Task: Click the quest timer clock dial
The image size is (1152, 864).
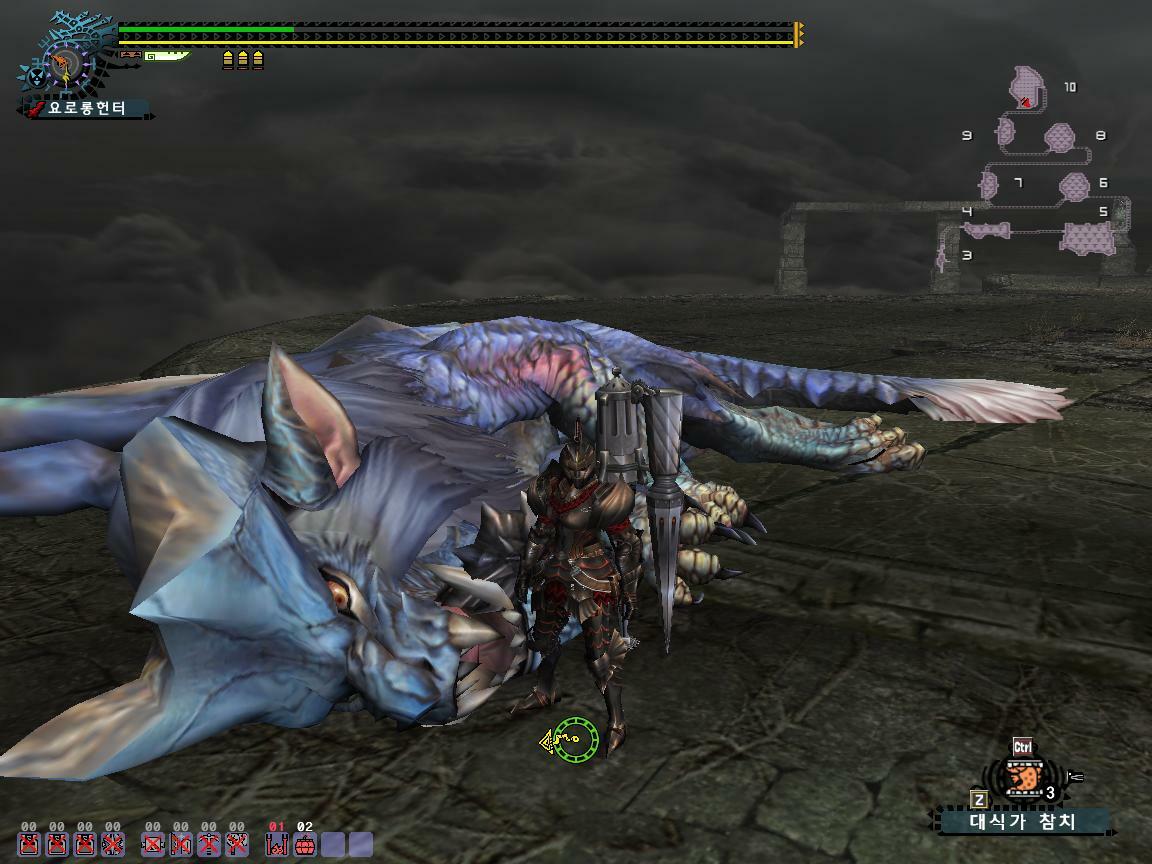Action: (x=64, y=66)
